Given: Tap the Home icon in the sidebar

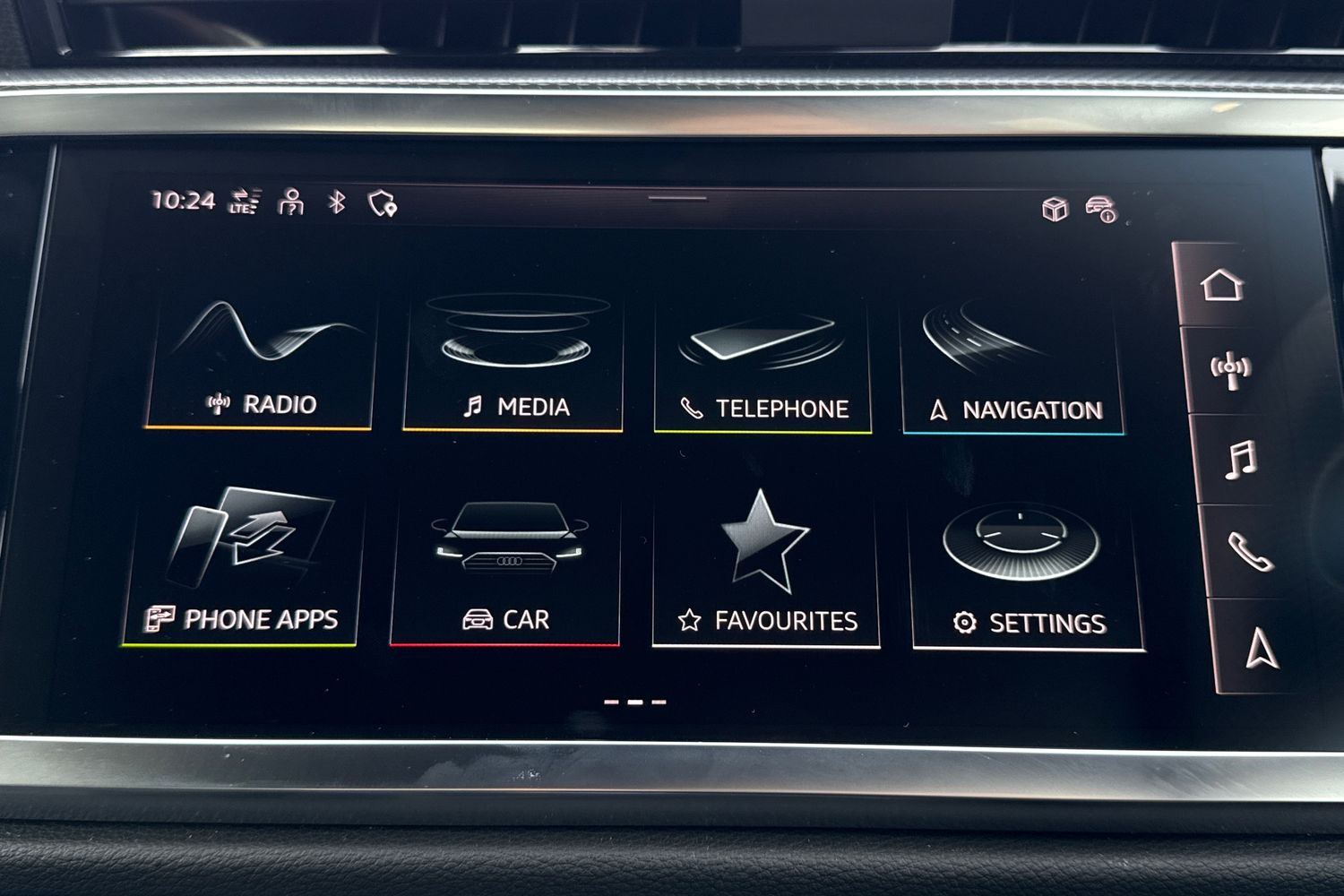Looking at the screenshot, I should pyautogui.click(x=1222, y=285).
